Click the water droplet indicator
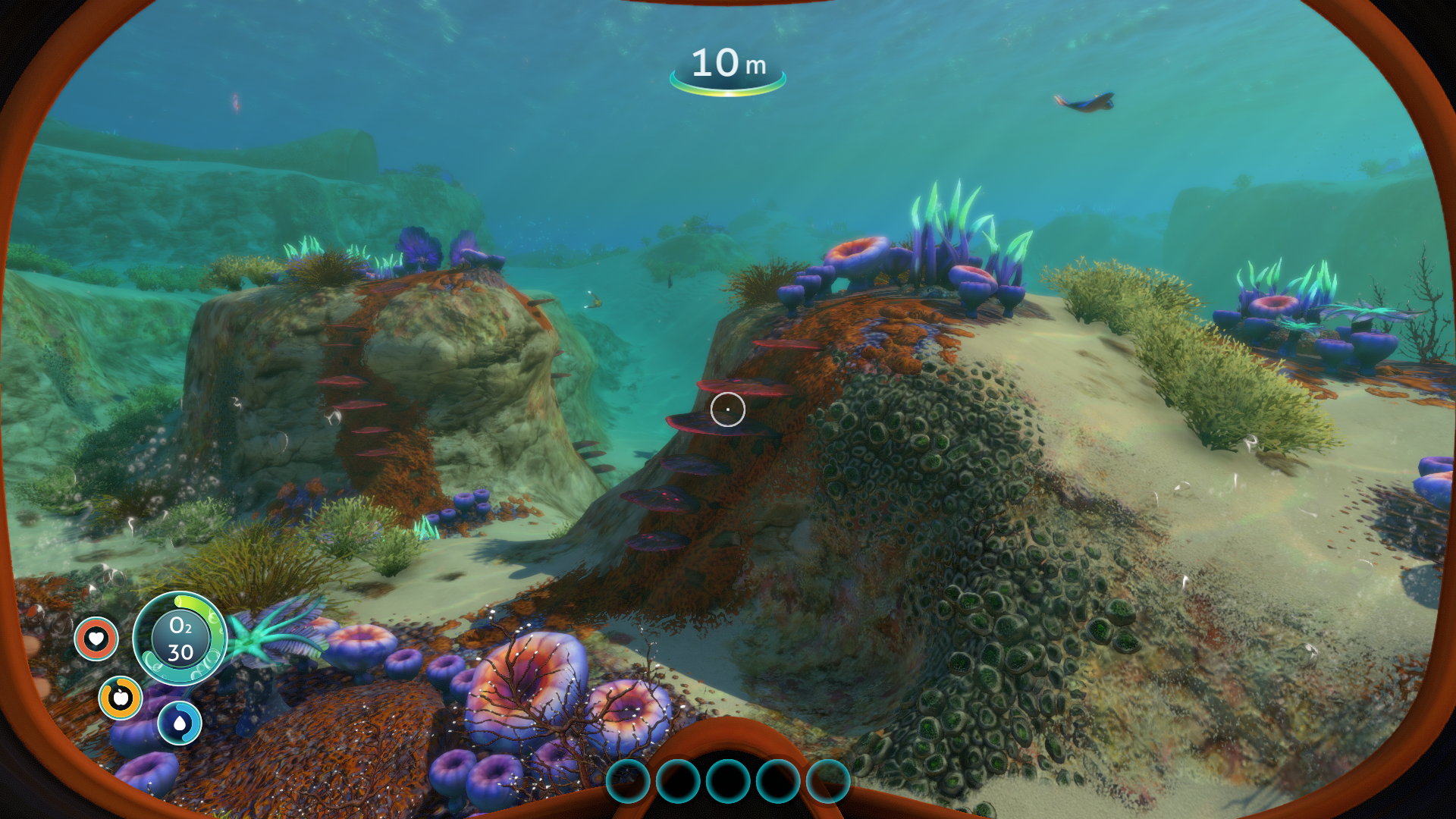This screenshot has width=1456, height=819. (x=180, y=723)
